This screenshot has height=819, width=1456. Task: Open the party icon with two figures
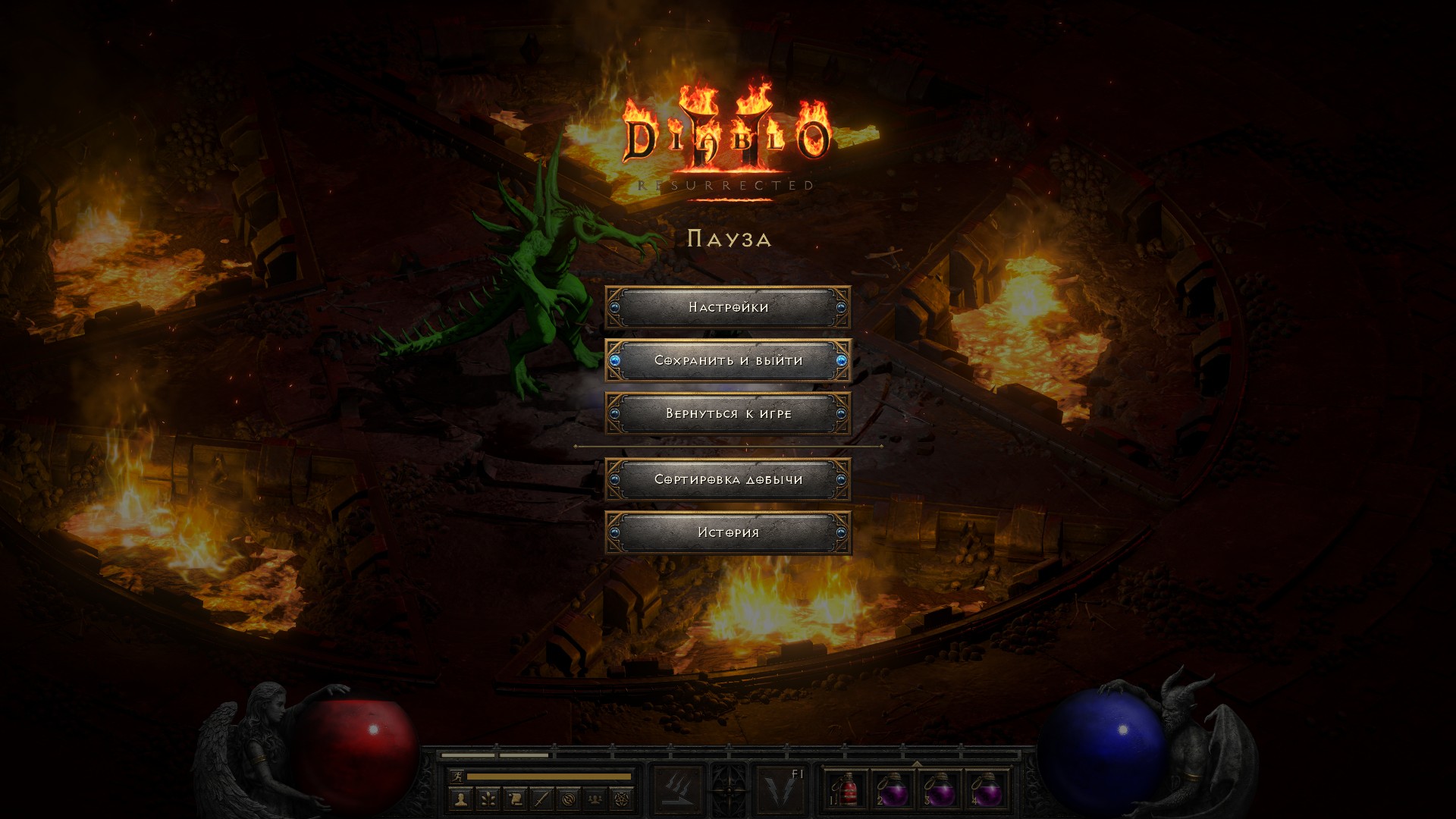click(595, 799)
